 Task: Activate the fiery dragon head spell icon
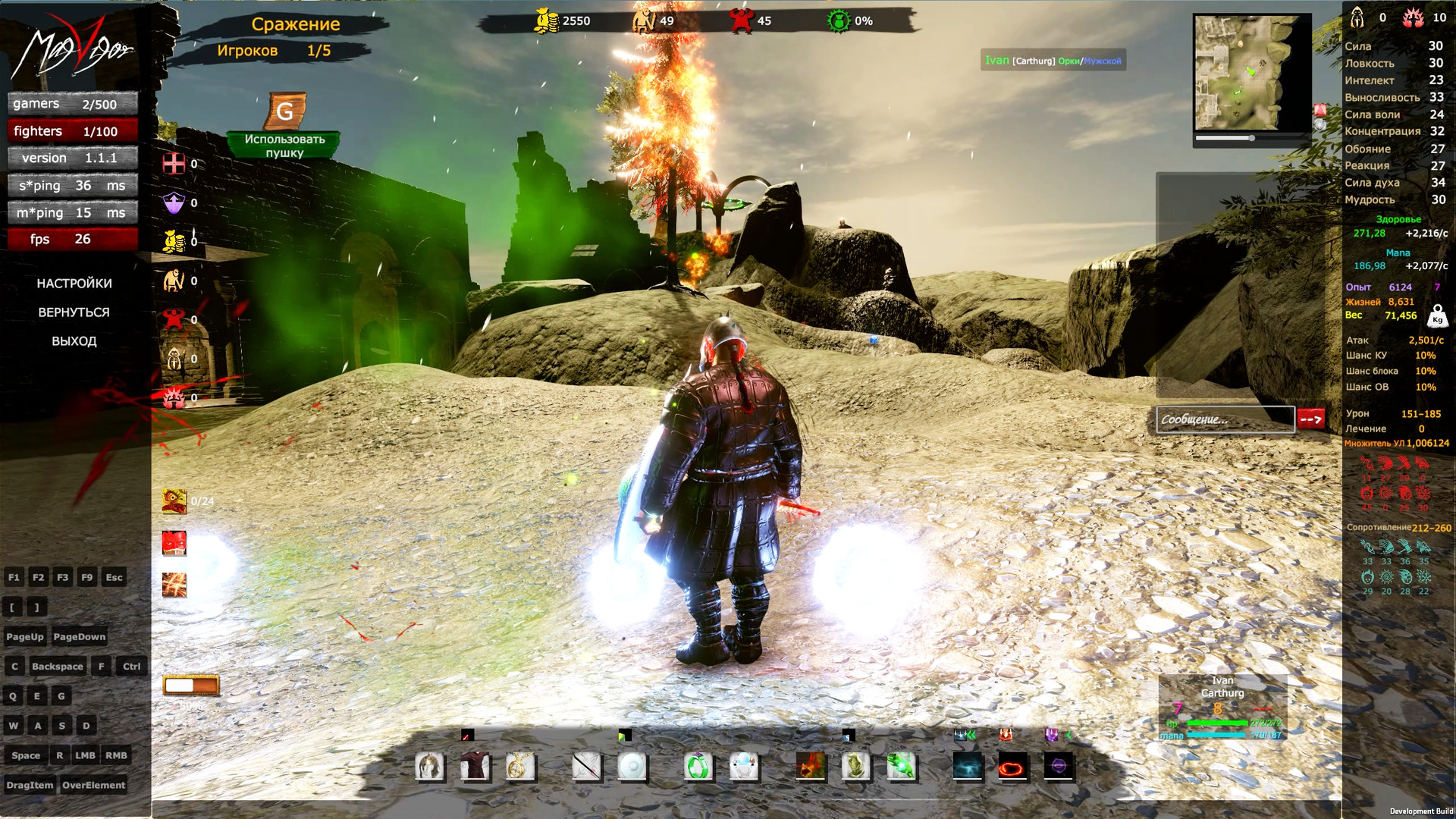811,766
